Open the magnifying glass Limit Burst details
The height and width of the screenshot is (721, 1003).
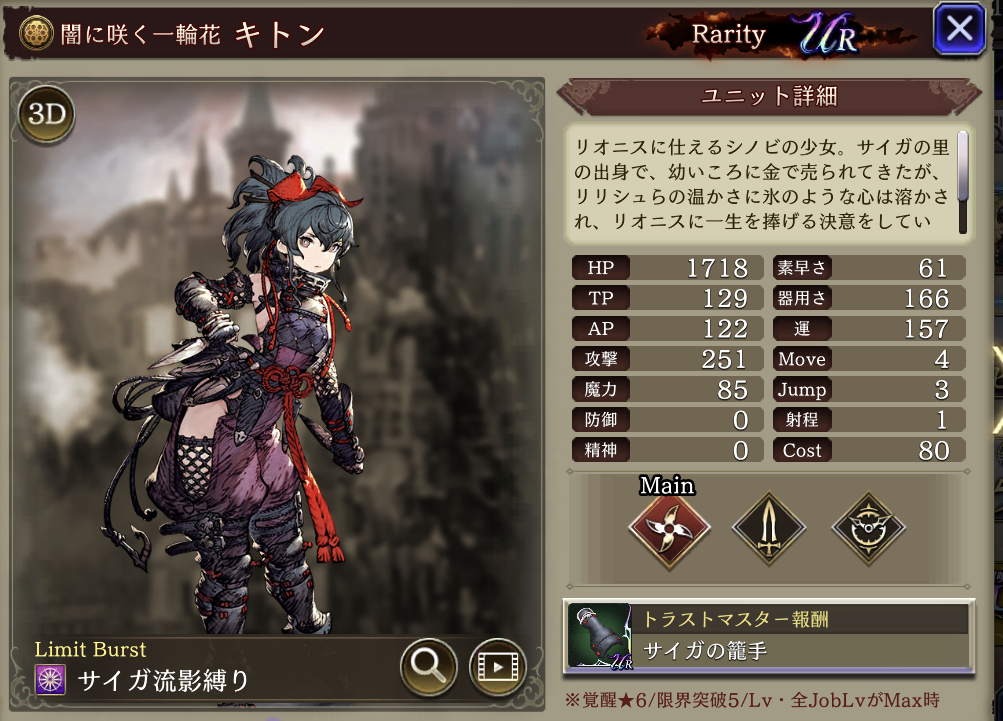429,667
